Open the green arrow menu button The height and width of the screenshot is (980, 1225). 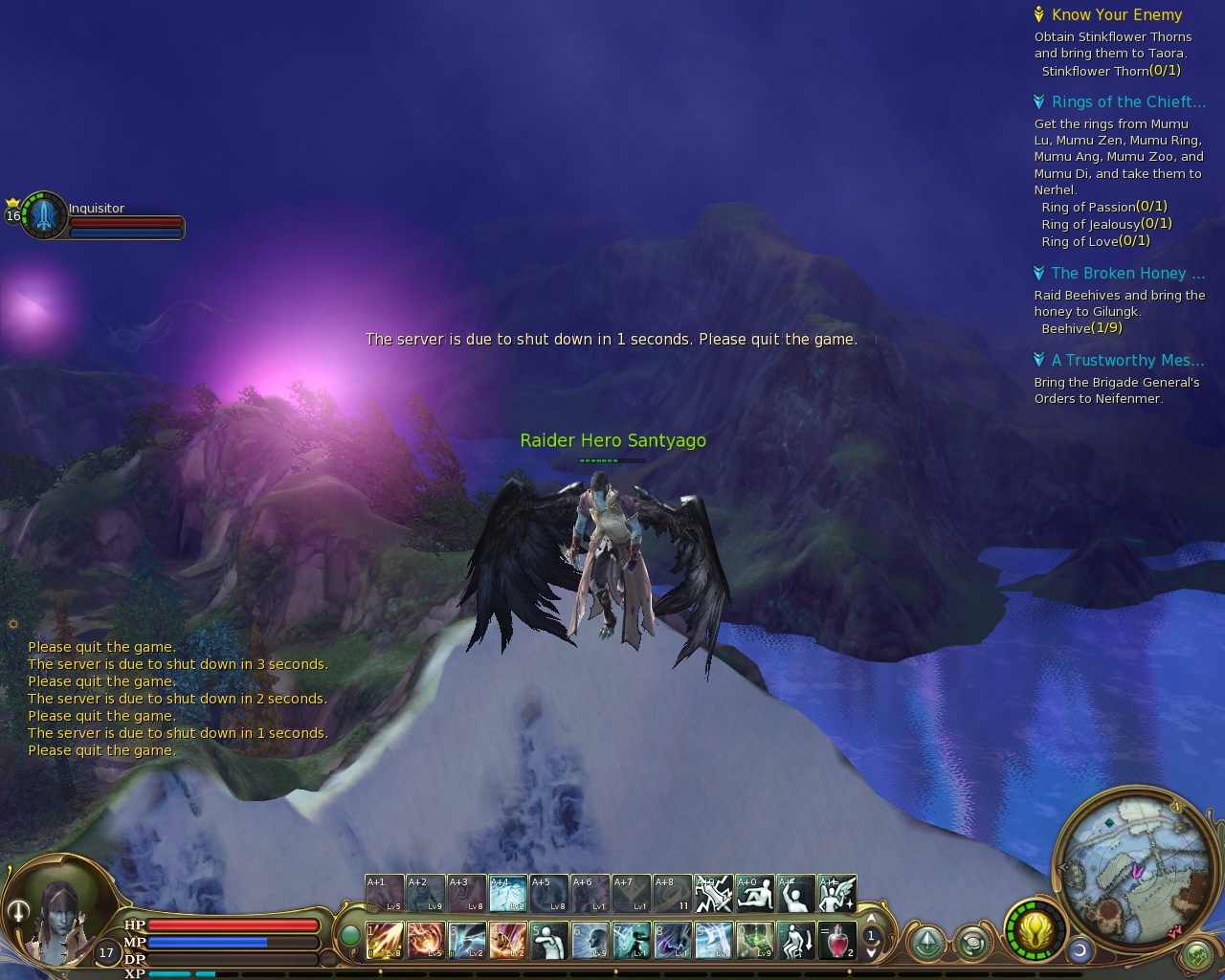click(925, 944)
